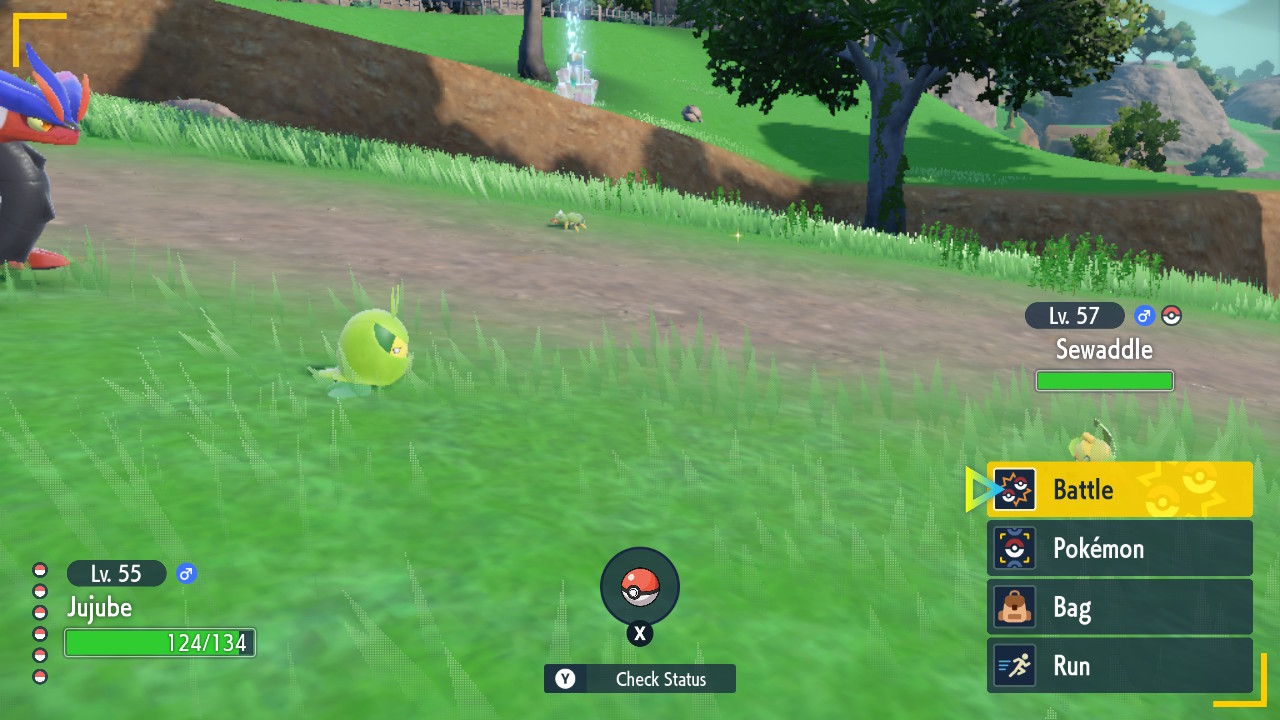
Task: Open Check Status panel
Action: point(640,679)
